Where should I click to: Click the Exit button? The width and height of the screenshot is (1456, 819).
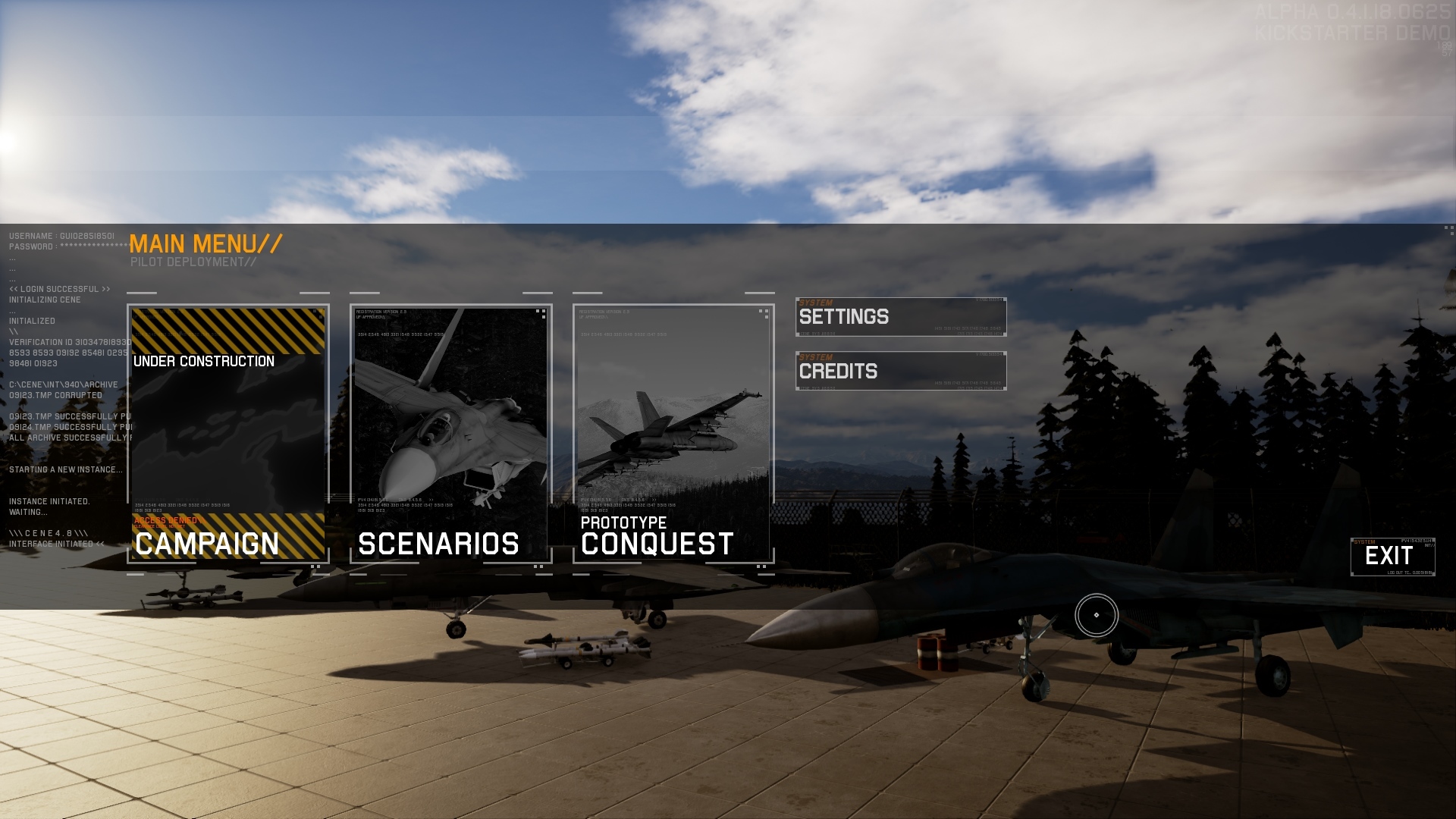tap(1392, 557)
